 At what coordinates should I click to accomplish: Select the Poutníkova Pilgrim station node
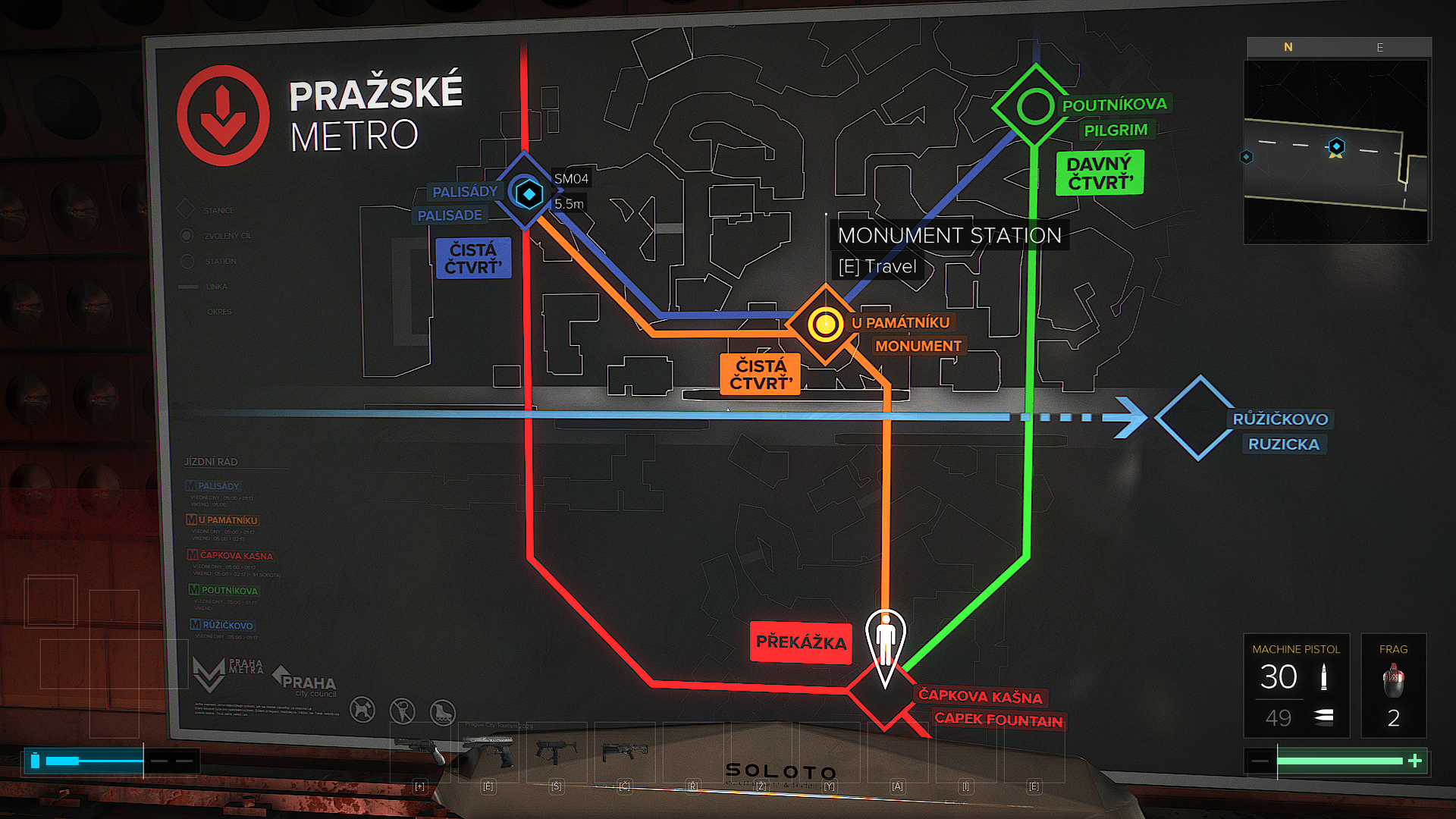pos(1034,106)
